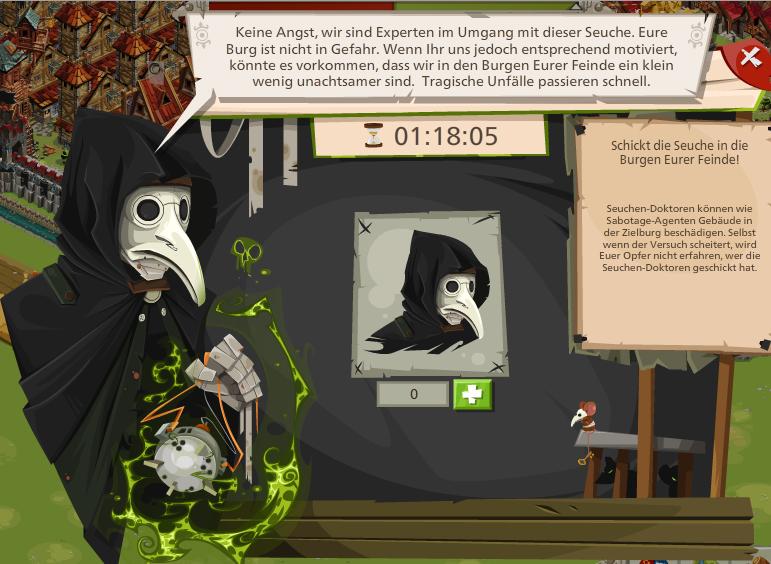
Task: Choose the plague doctor portrait card
Action: [427, 294]
